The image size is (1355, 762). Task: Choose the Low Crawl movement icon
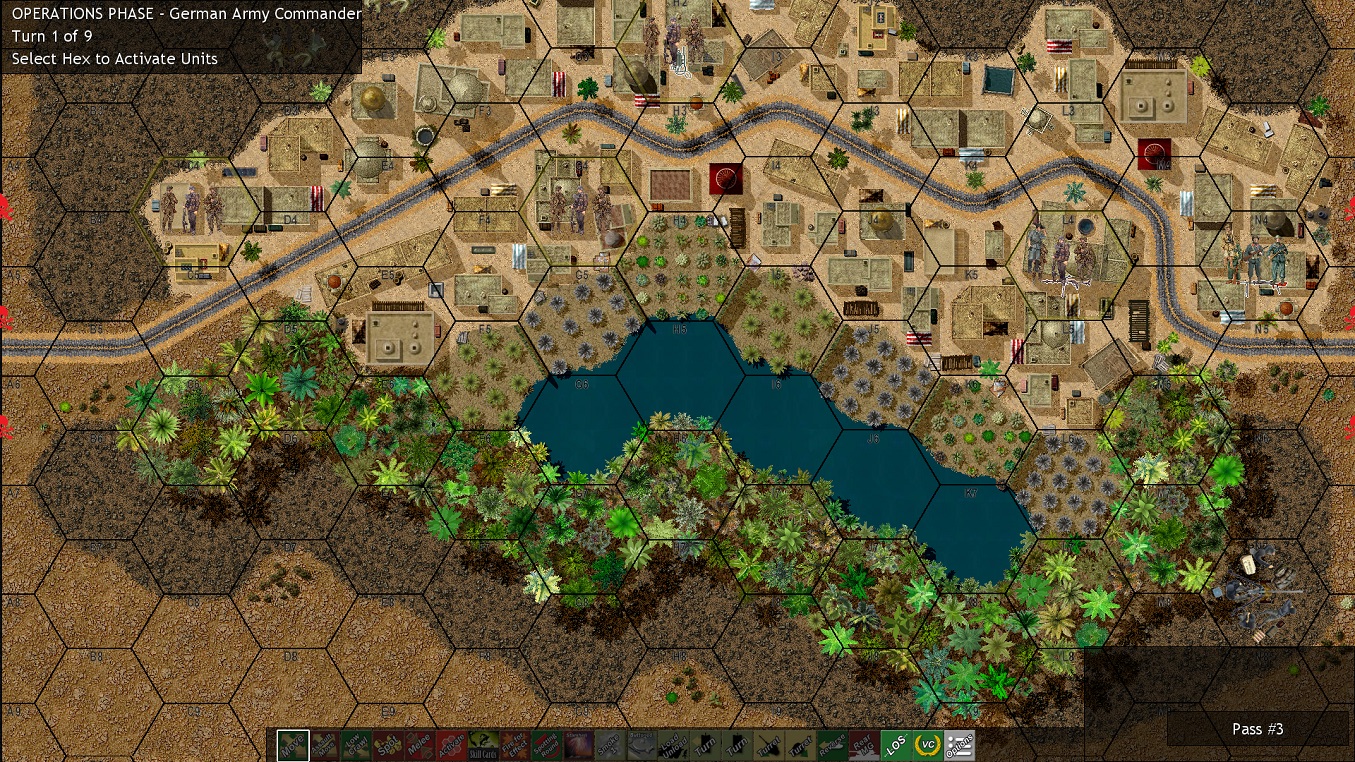pos(355,745)
